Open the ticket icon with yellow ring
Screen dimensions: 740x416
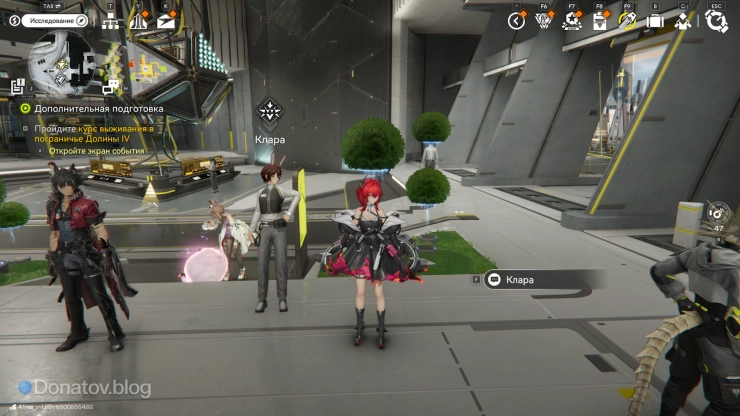628,21
